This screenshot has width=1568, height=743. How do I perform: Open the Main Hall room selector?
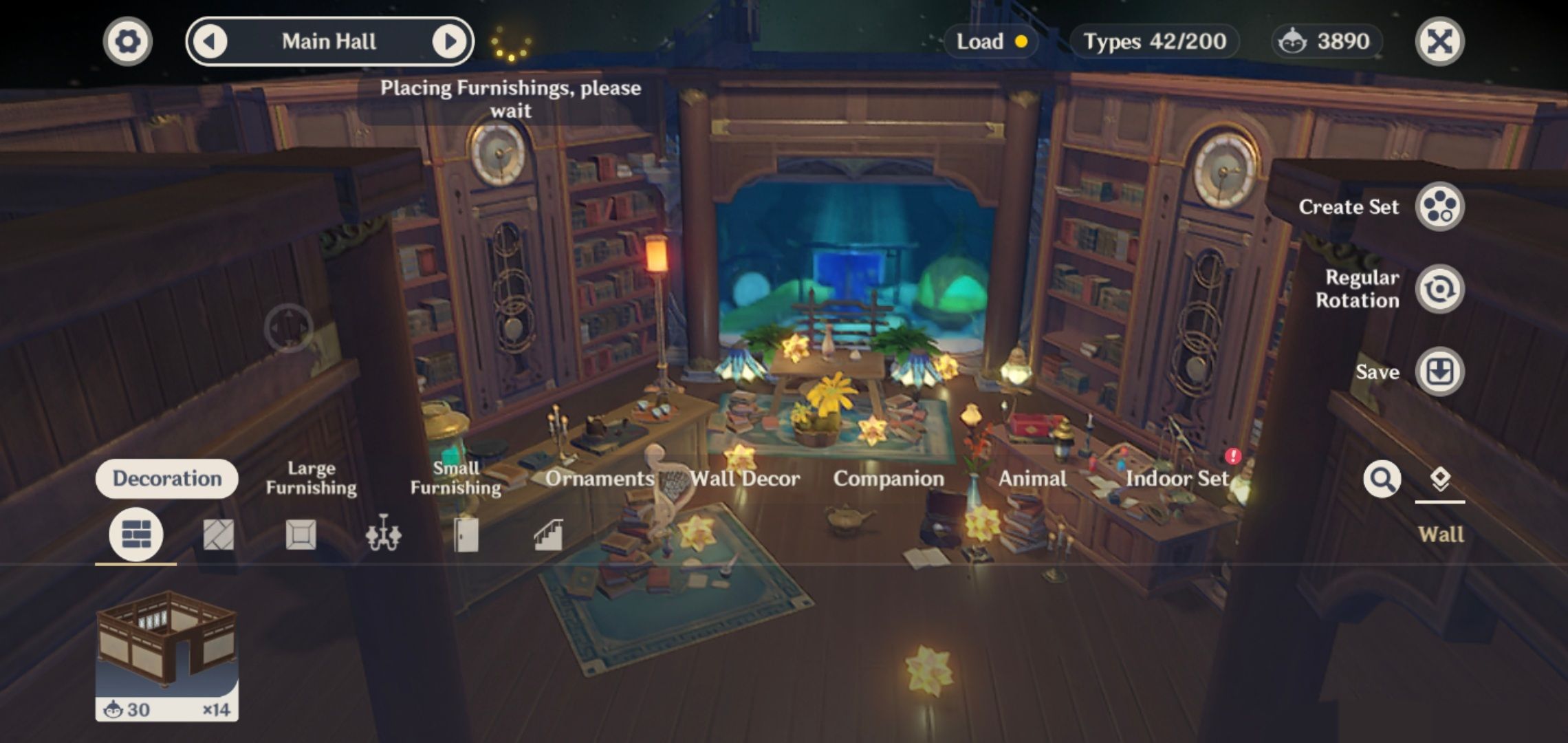point(329,41)
